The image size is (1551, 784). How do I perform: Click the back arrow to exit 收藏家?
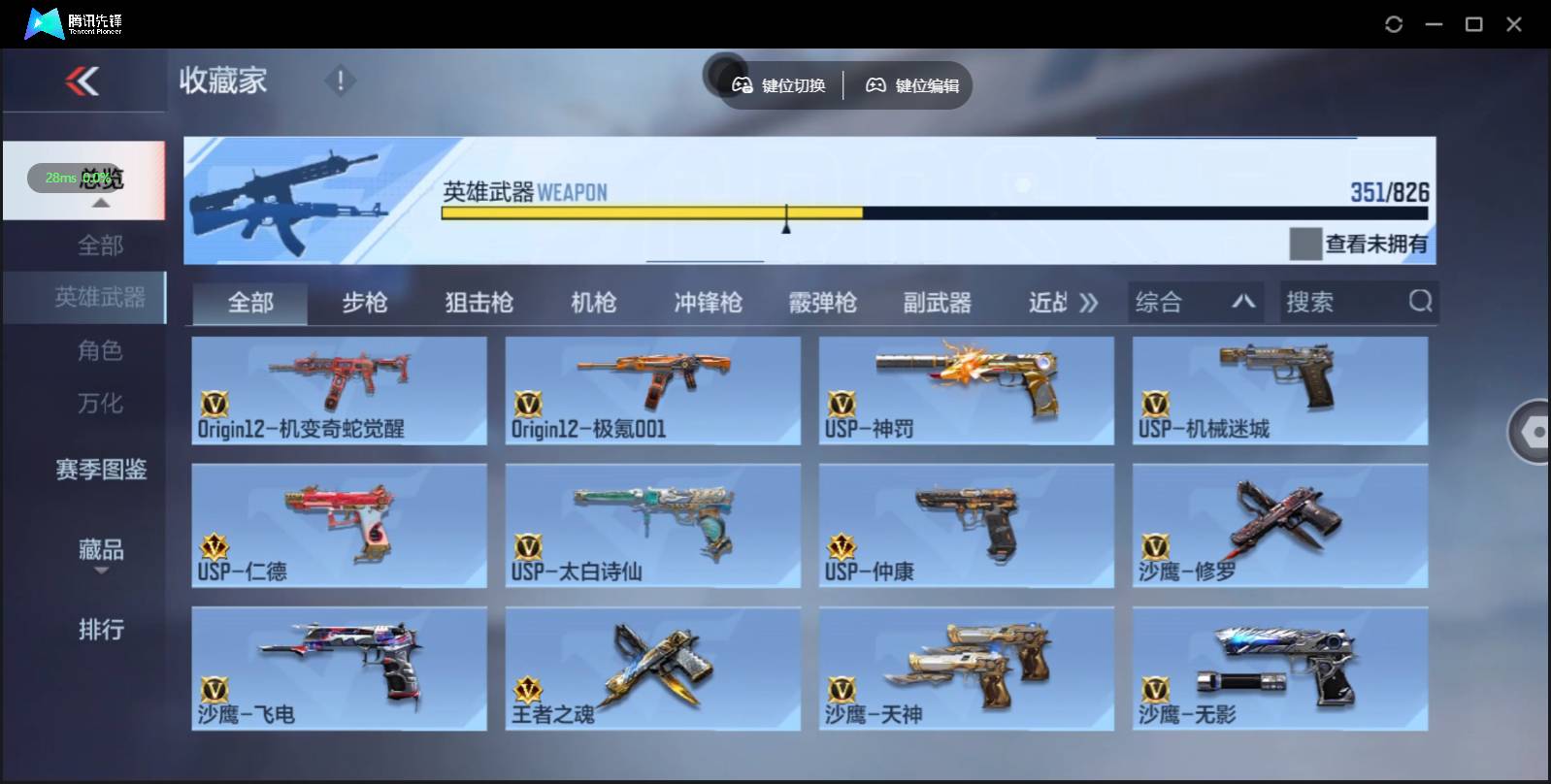click(x=82, y=82)
